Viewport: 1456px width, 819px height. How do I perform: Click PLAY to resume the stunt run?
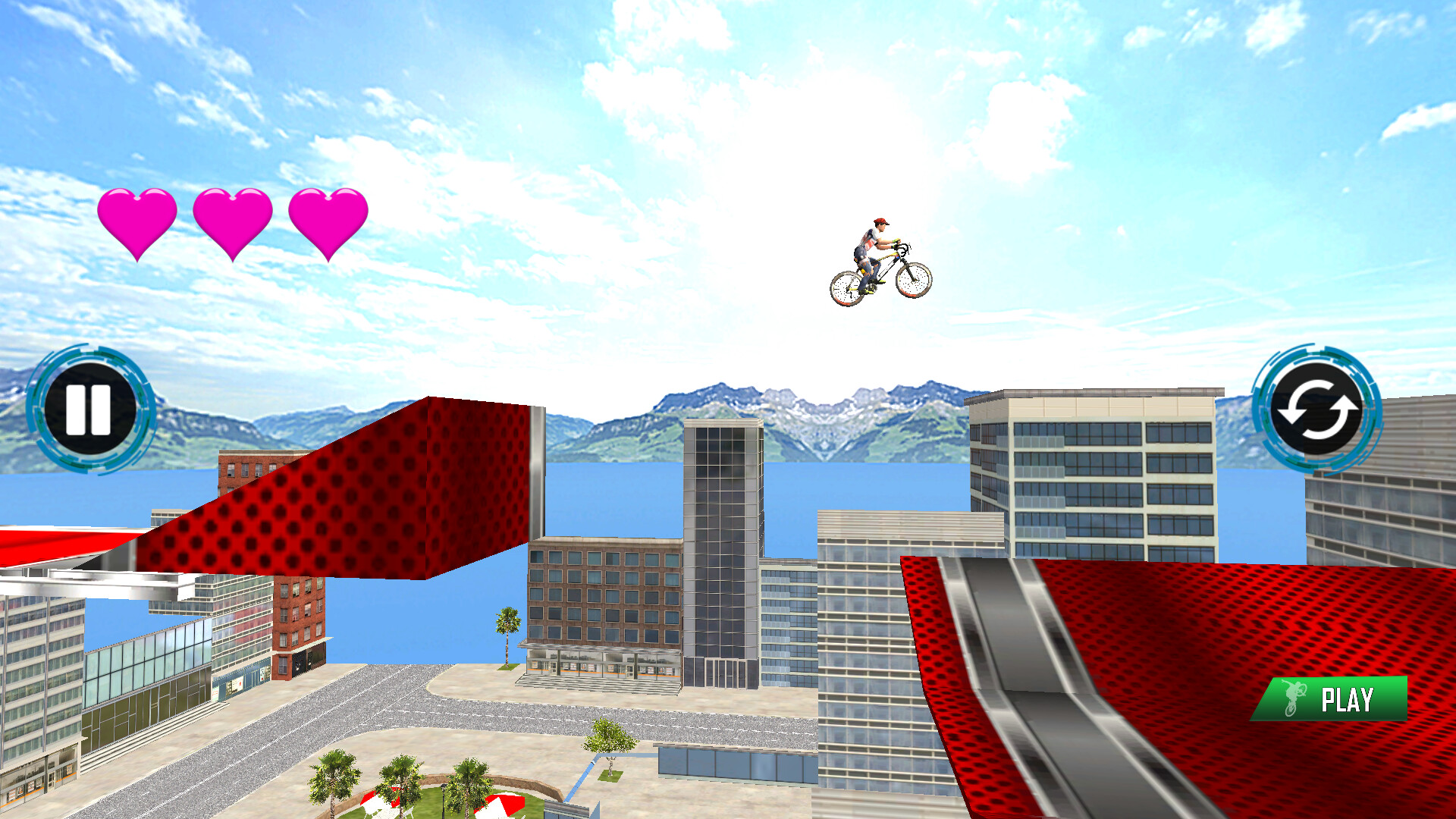1335,699
